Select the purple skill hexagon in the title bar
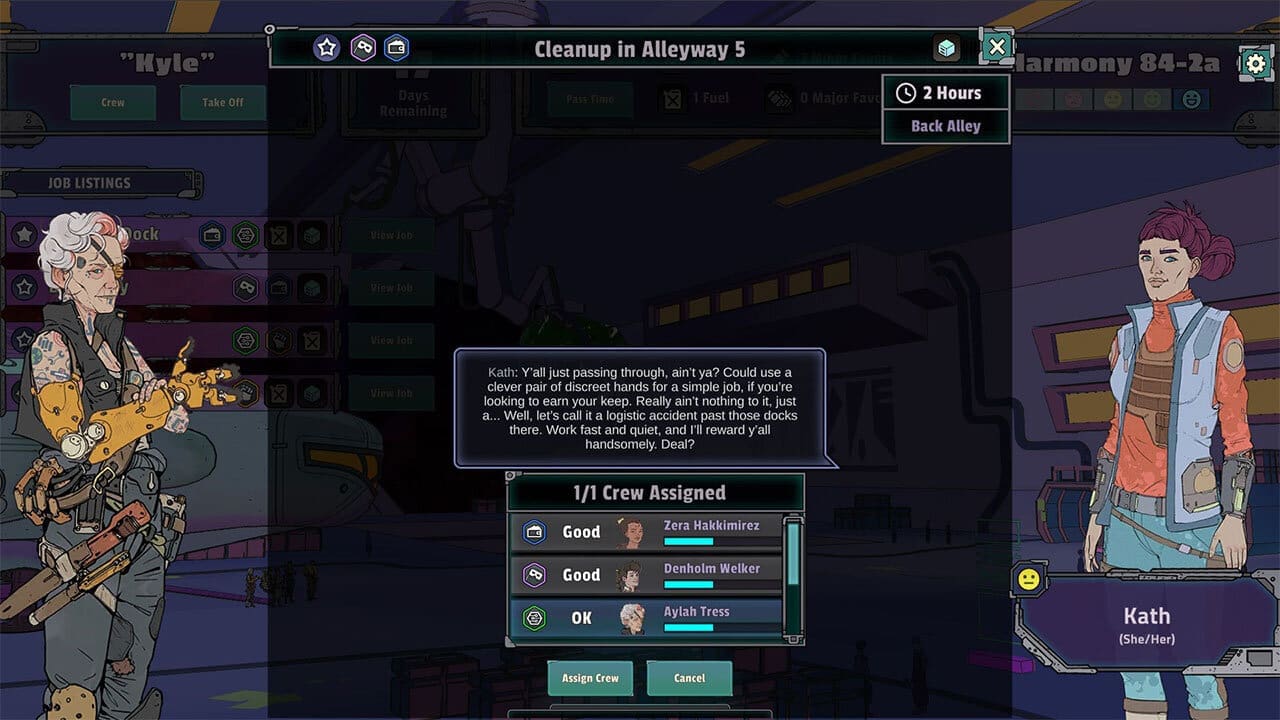1280x720 pixels. point(362,47)
